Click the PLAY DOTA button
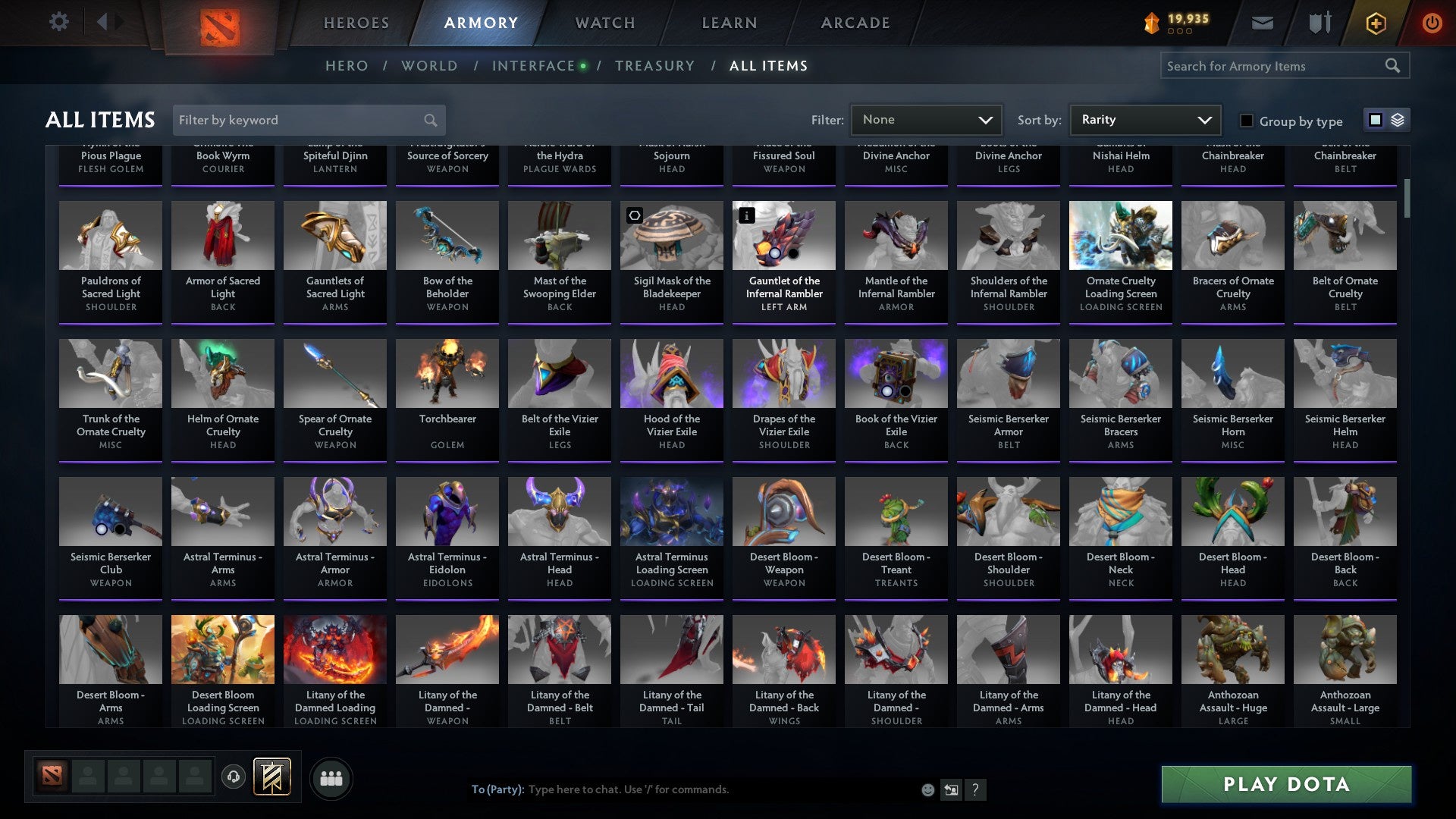 click(1285, 785)
